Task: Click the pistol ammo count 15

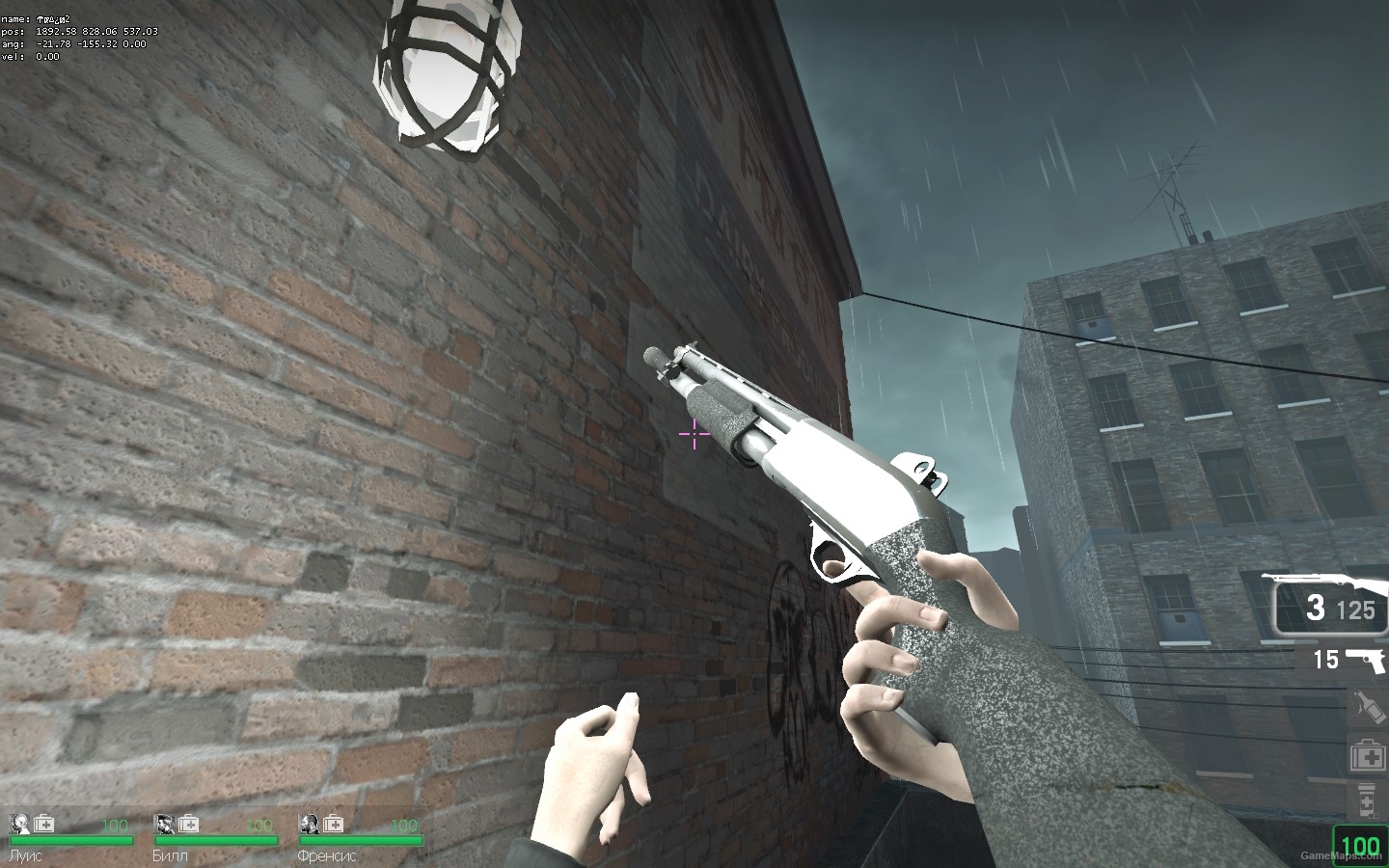Action: pos(1324,661)
